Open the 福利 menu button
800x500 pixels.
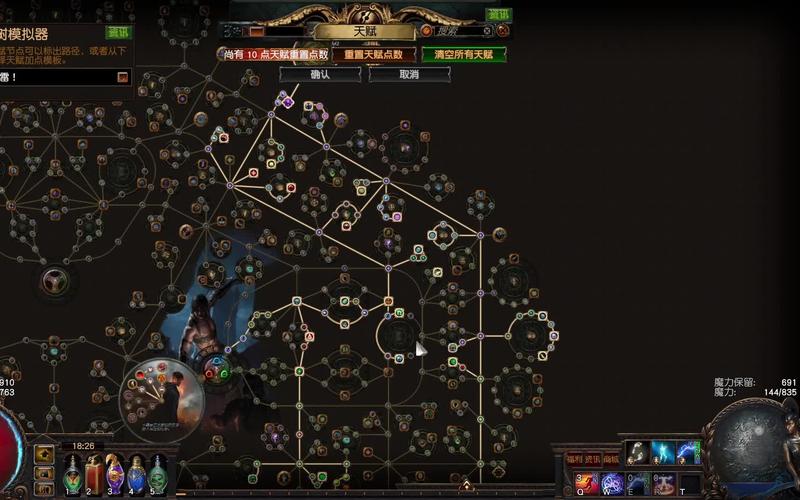click(573, 459)
